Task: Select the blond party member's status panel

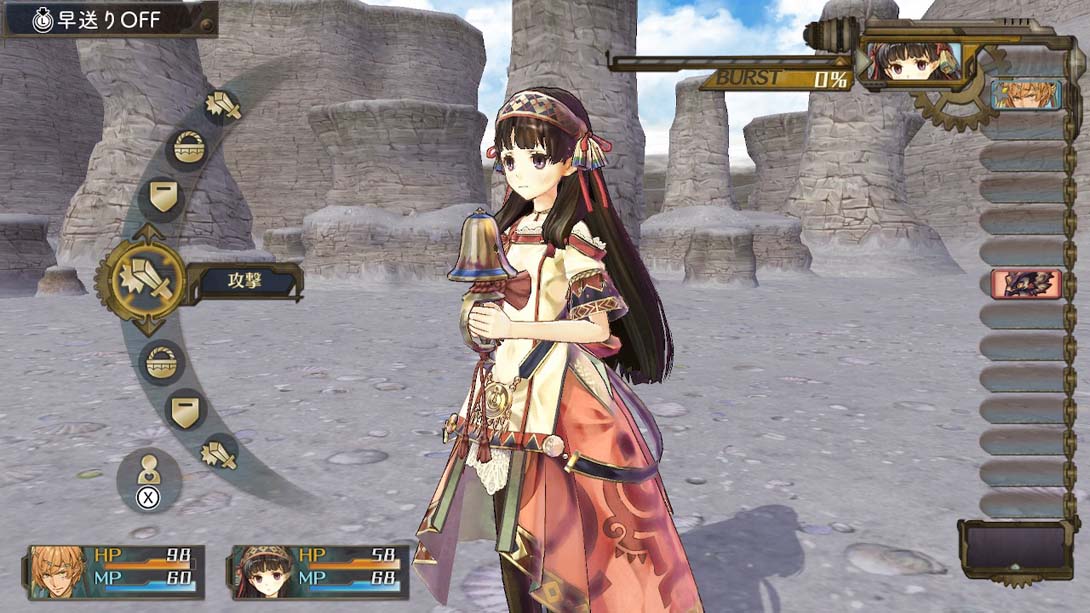Action: (116, 571)
